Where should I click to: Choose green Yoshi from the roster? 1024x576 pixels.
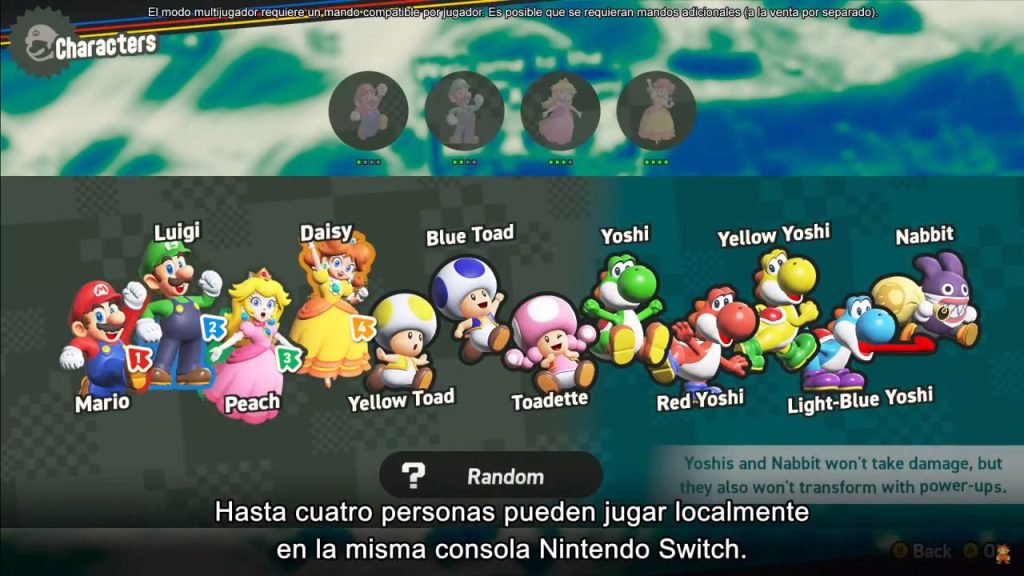click(x=622, y=305)
